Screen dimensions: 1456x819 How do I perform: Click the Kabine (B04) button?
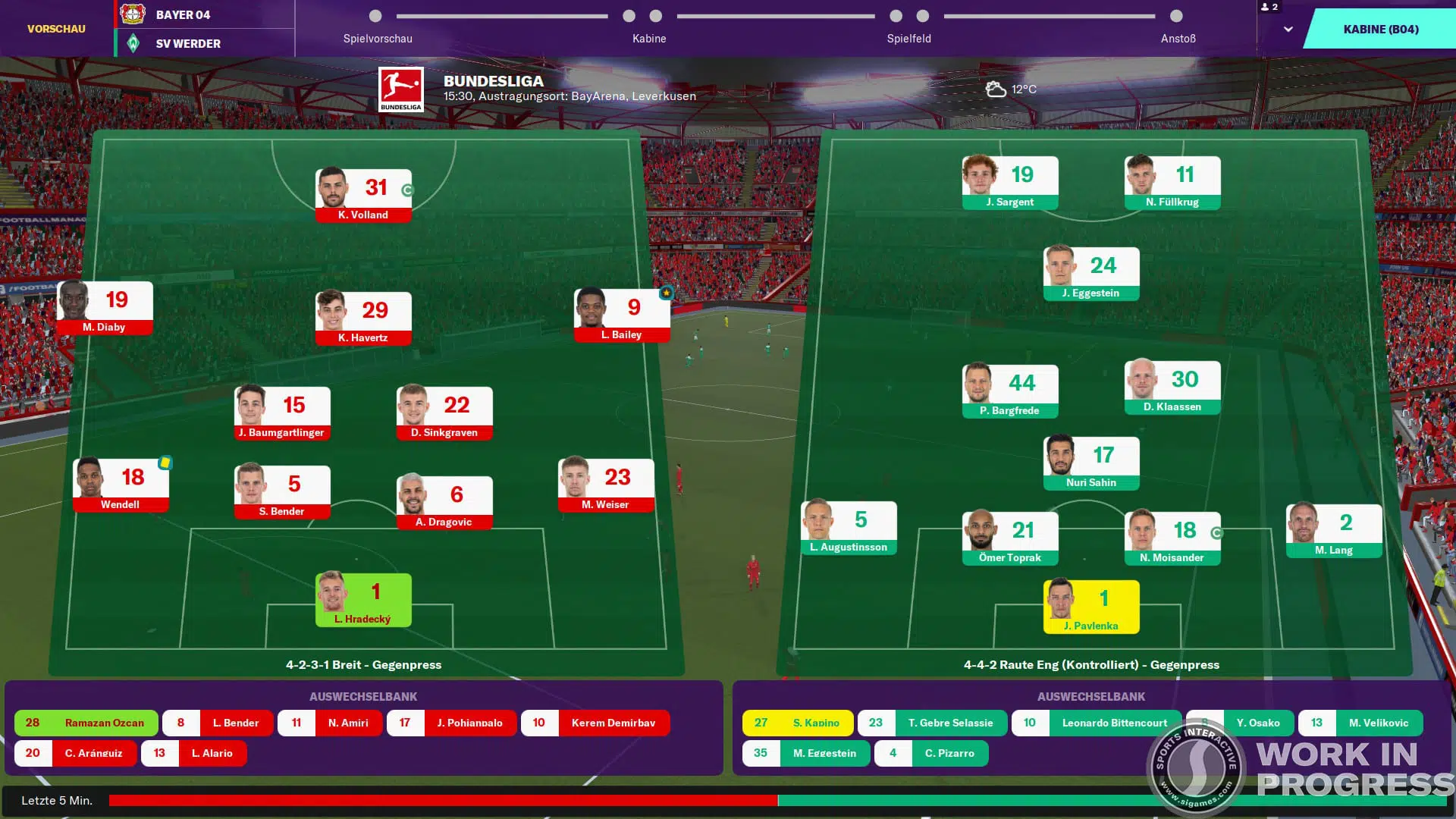coord(1380,29)
